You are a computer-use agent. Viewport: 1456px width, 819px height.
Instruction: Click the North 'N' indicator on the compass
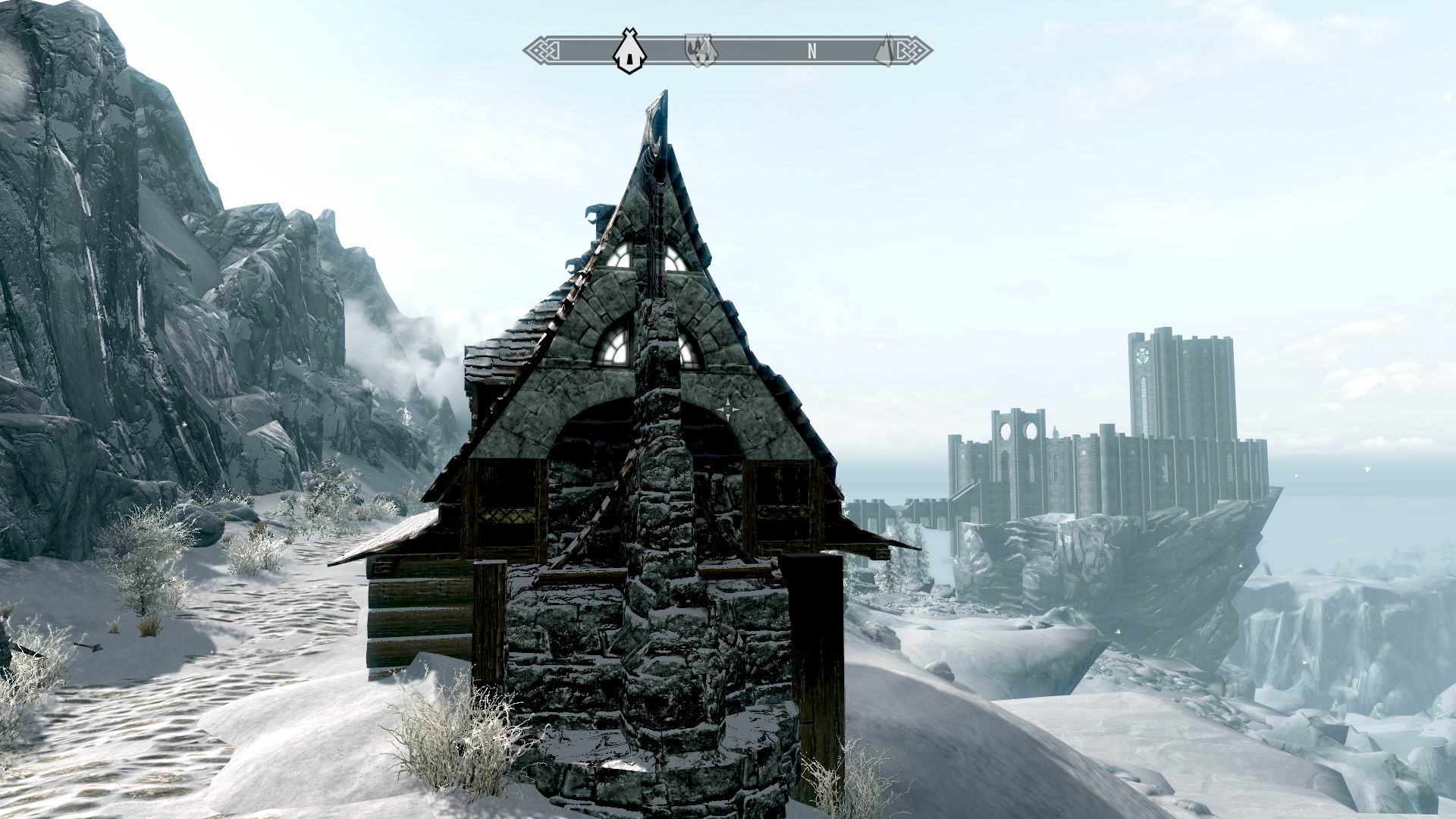click(812, 52)
